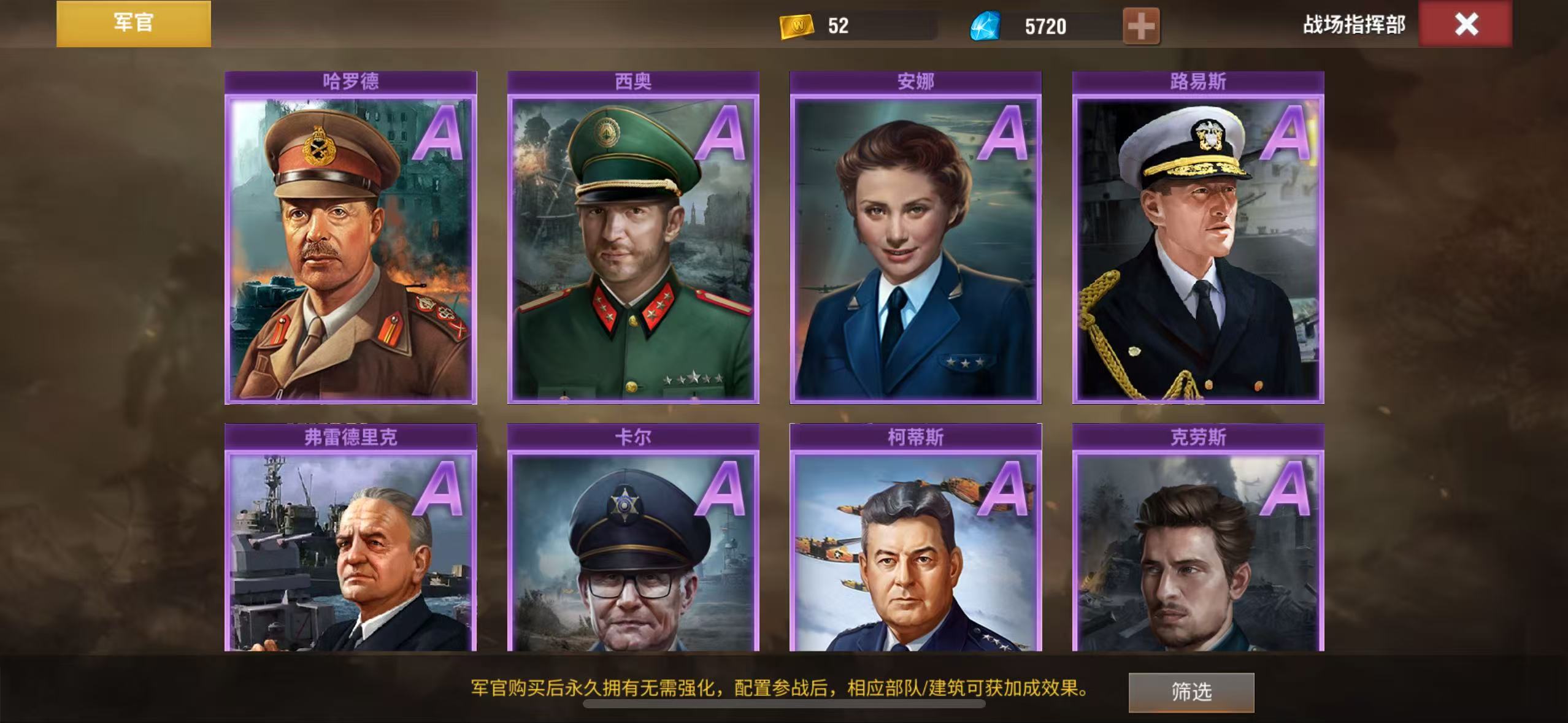Close the battlefield command window
The image size is (1568, 723).
pyautogui.click(x=1465, y=25)
